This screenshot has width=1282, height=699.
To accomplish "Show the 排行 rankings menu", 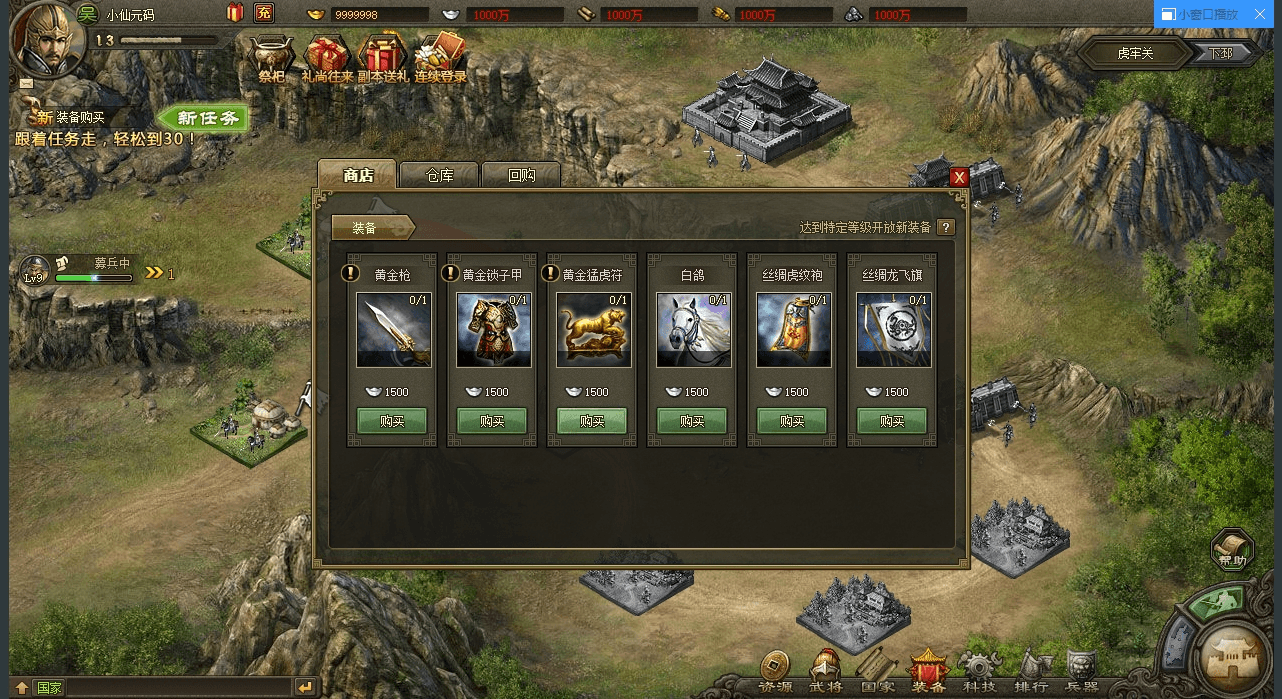I will (1031, 670).
